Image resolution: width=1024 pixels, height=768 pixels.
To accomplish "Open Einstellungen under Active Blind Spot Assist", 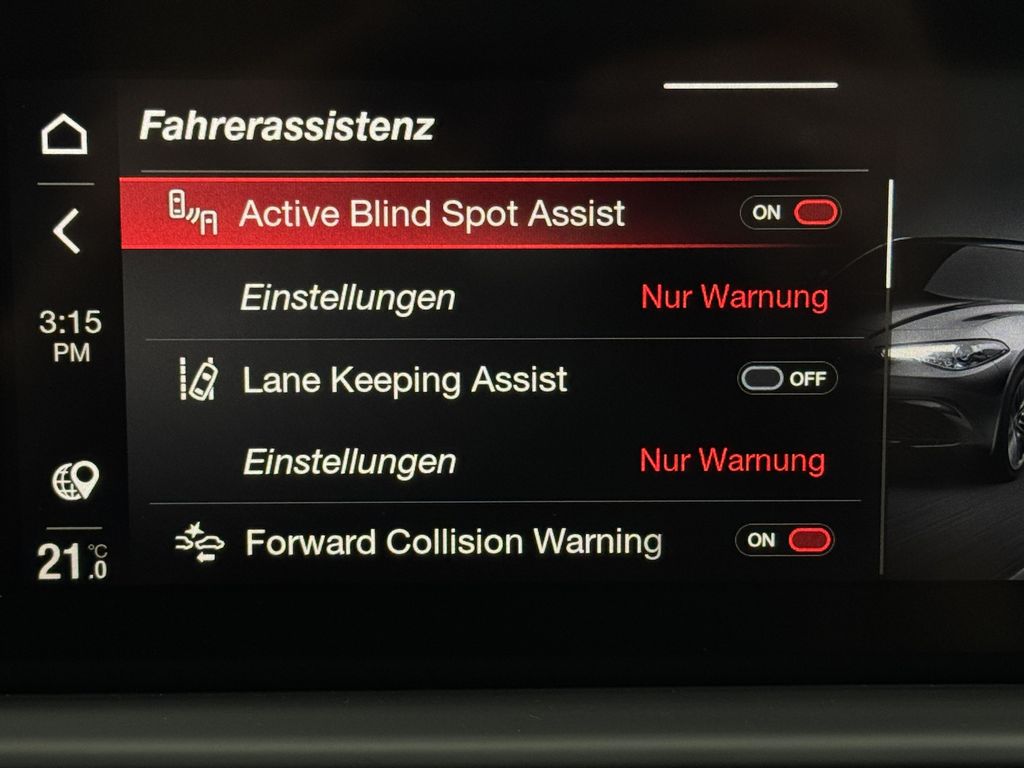I will coord(348,297).
